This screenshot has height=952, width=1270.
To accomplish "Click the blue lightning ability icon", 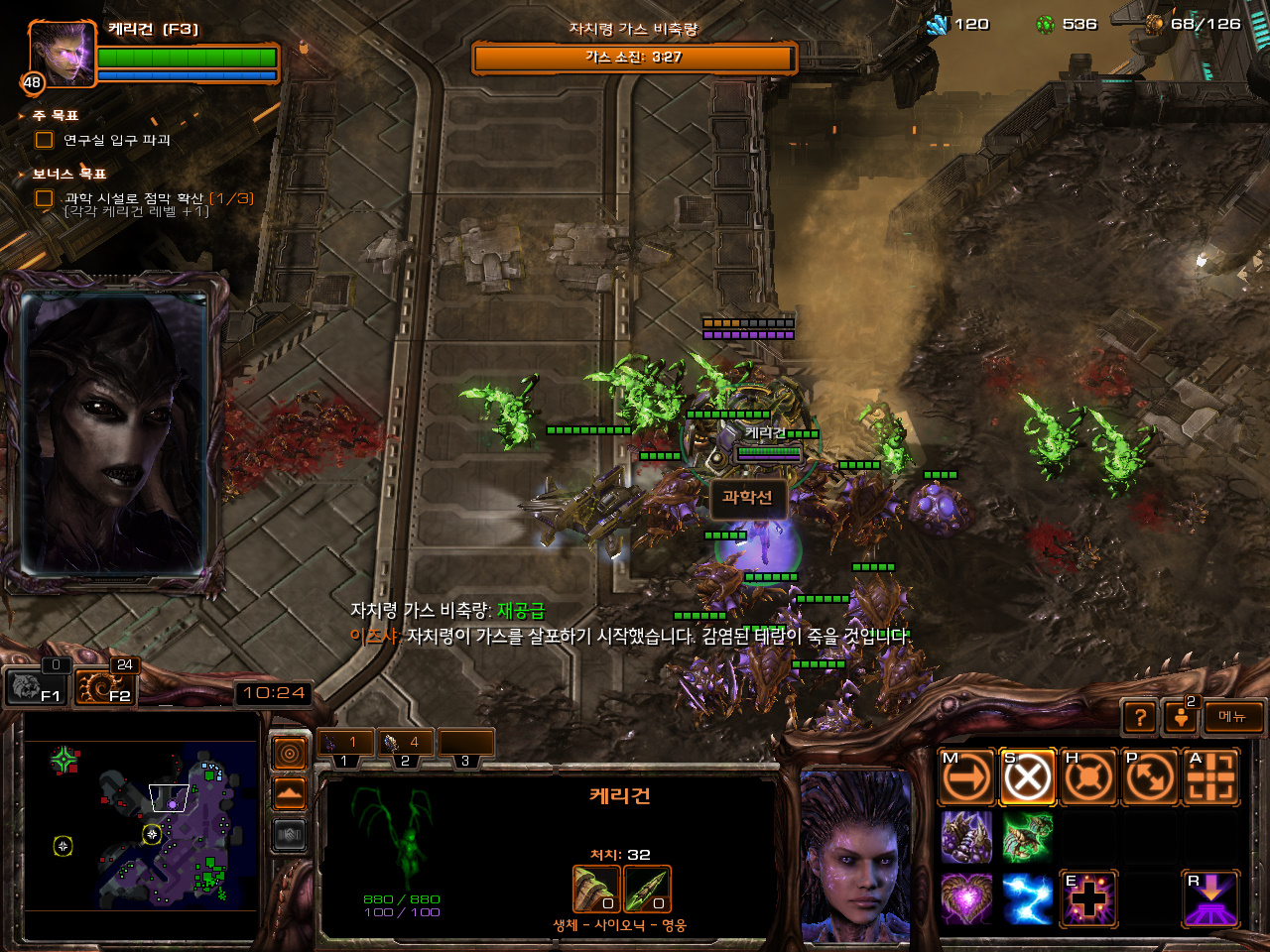I will [1027, 898].
